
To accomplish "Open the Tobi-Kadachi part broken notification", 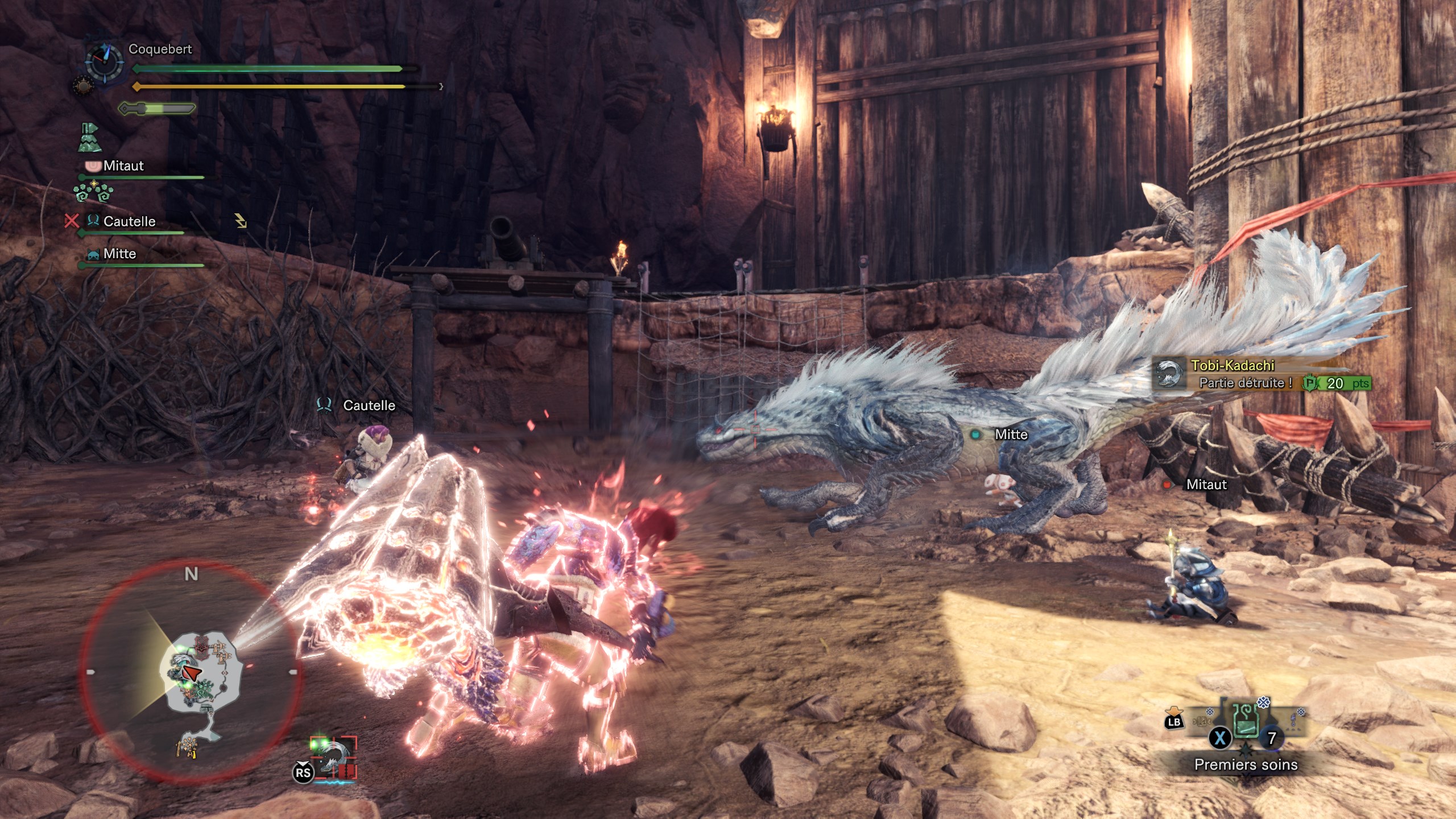I will click(x=1261, y=374).
